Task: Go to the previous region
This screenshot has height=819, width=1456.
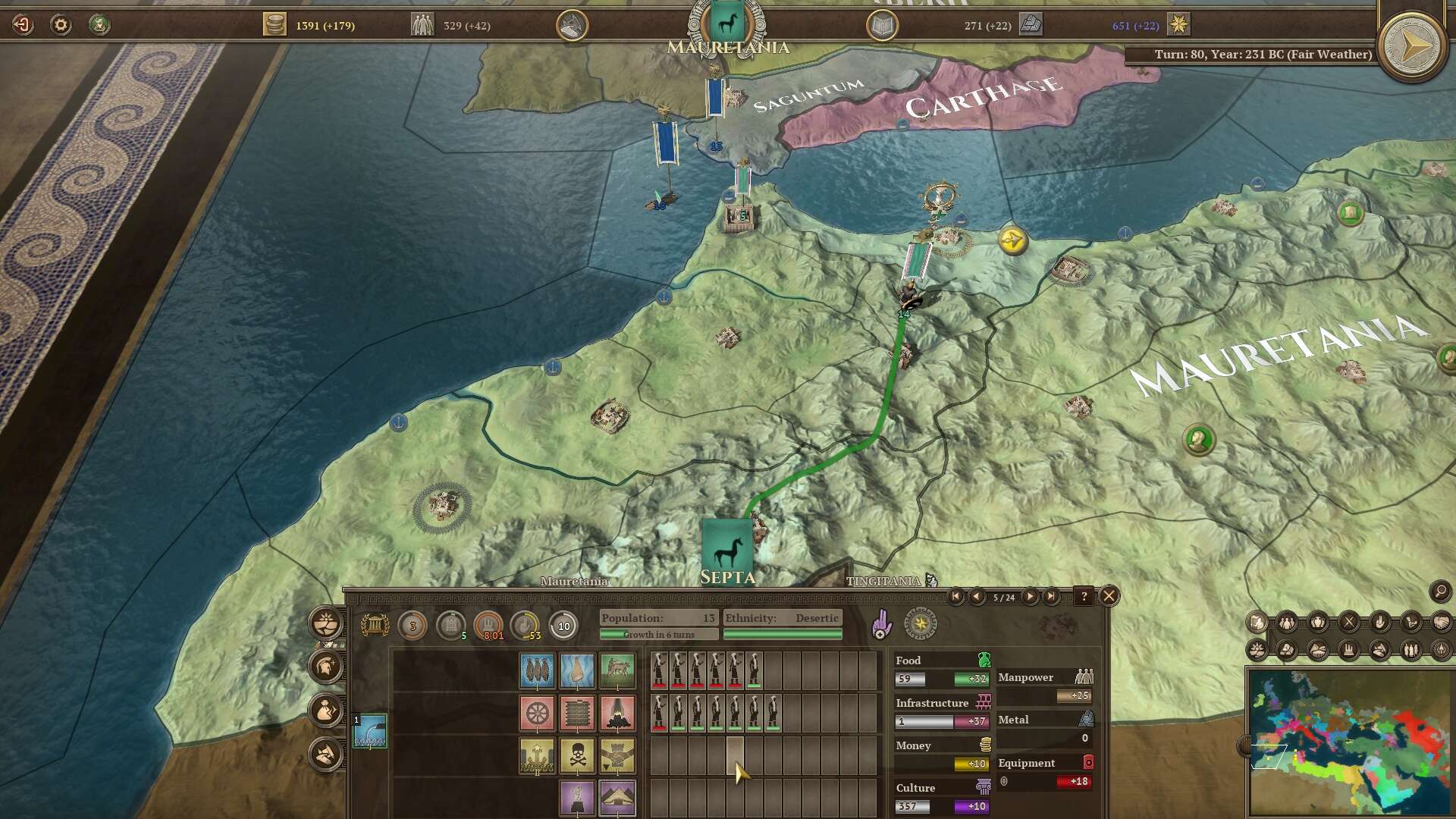Action: [977, 597]
